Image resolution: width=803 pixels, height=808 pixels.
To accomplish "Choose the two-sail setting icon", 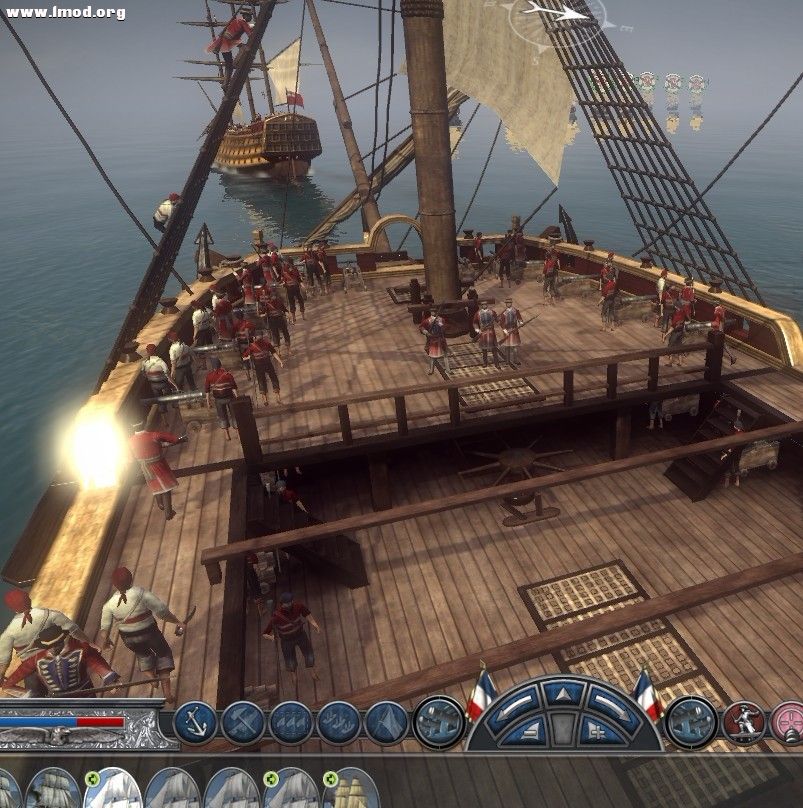I will 339,722.
